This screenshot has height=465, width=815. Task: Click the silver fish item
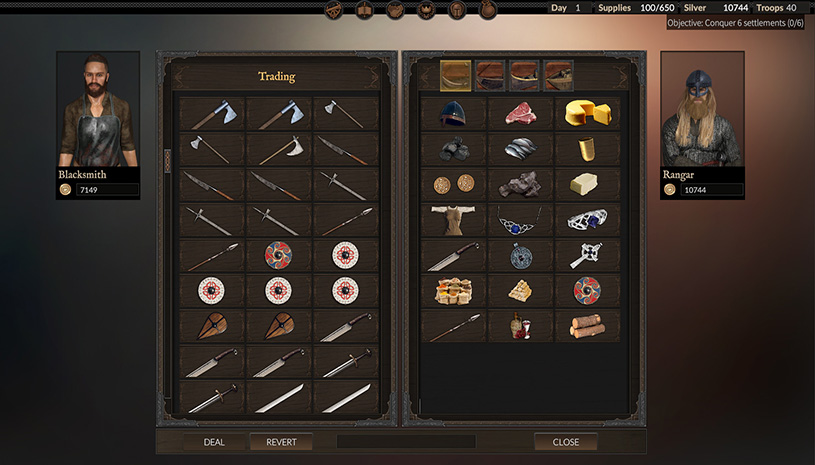[520, 148]
